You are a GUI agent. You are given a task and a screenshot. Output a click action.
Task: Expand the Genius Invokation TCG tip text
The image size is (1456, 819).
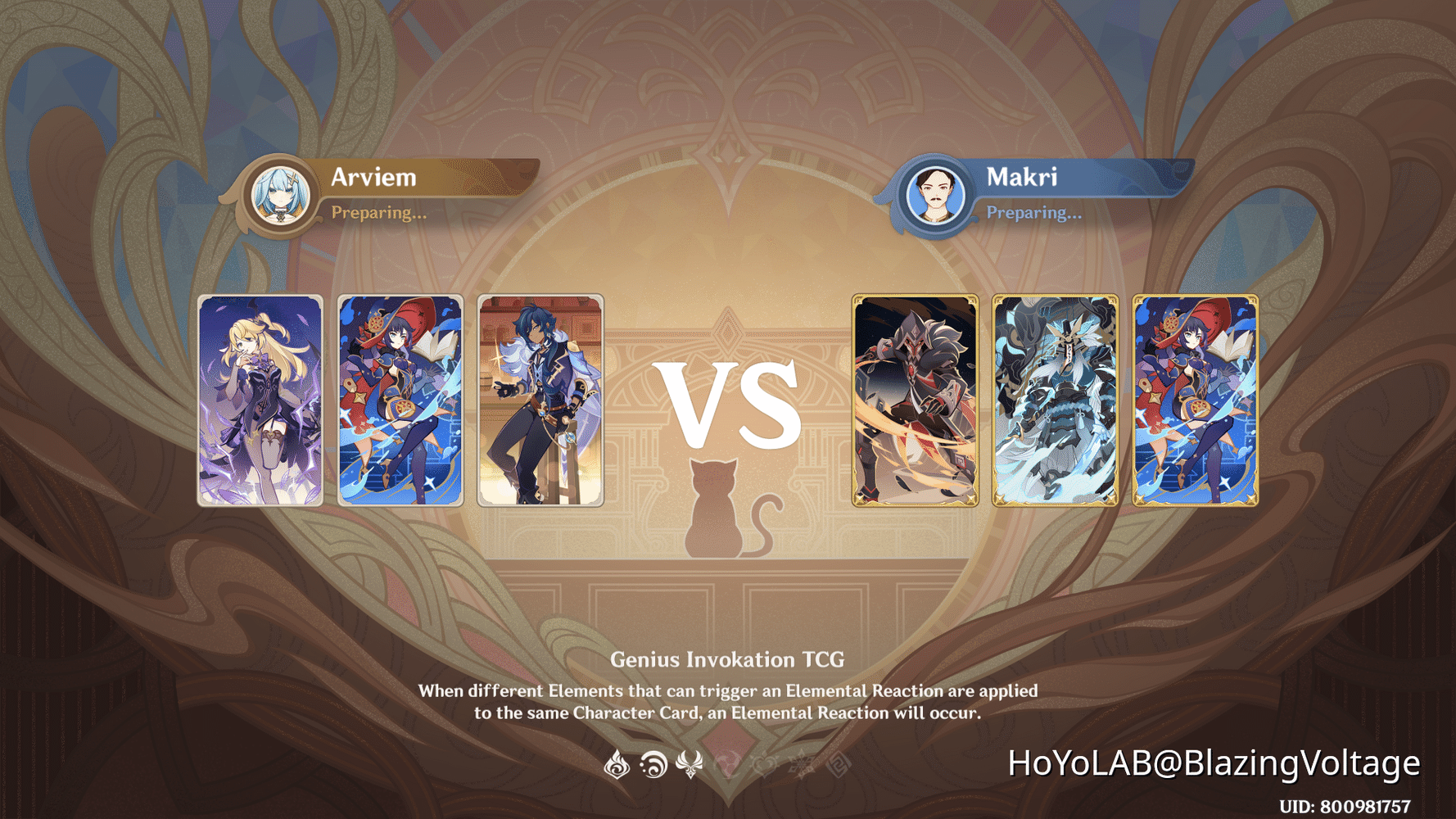tap(727, 688)
